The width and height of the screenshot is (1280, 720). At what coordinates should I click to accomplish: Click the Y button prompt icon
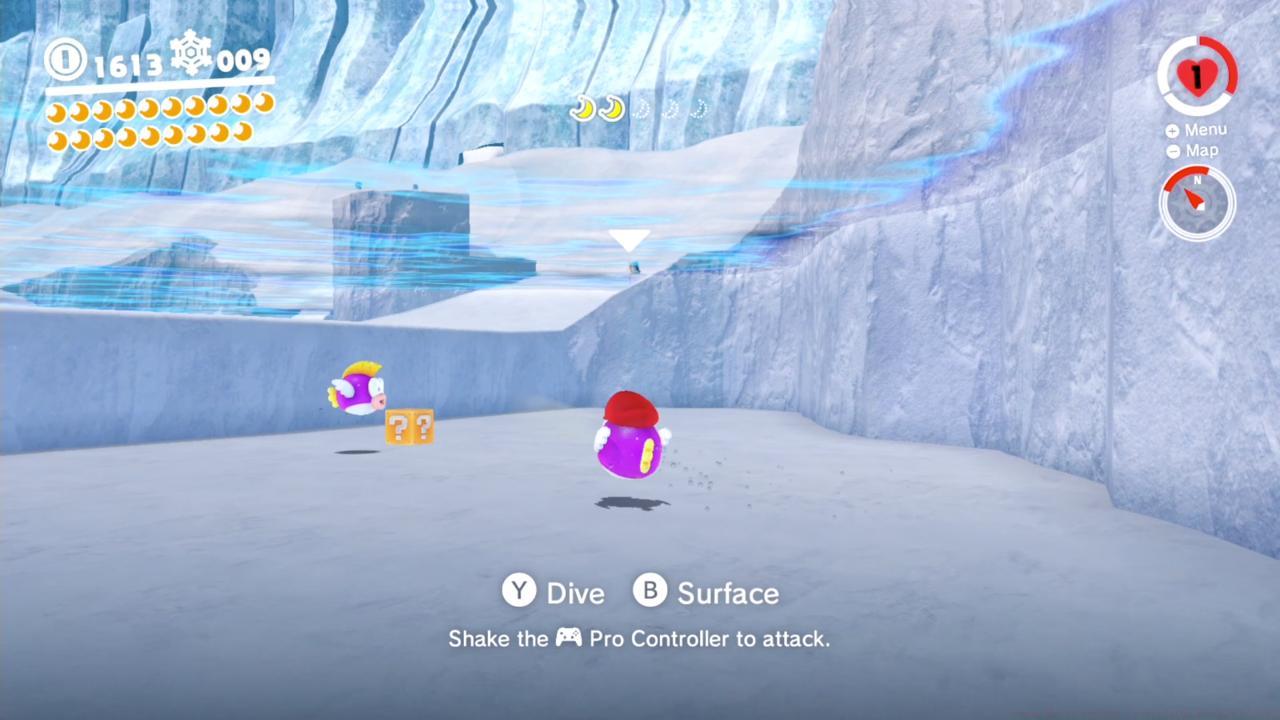[519, 592]
